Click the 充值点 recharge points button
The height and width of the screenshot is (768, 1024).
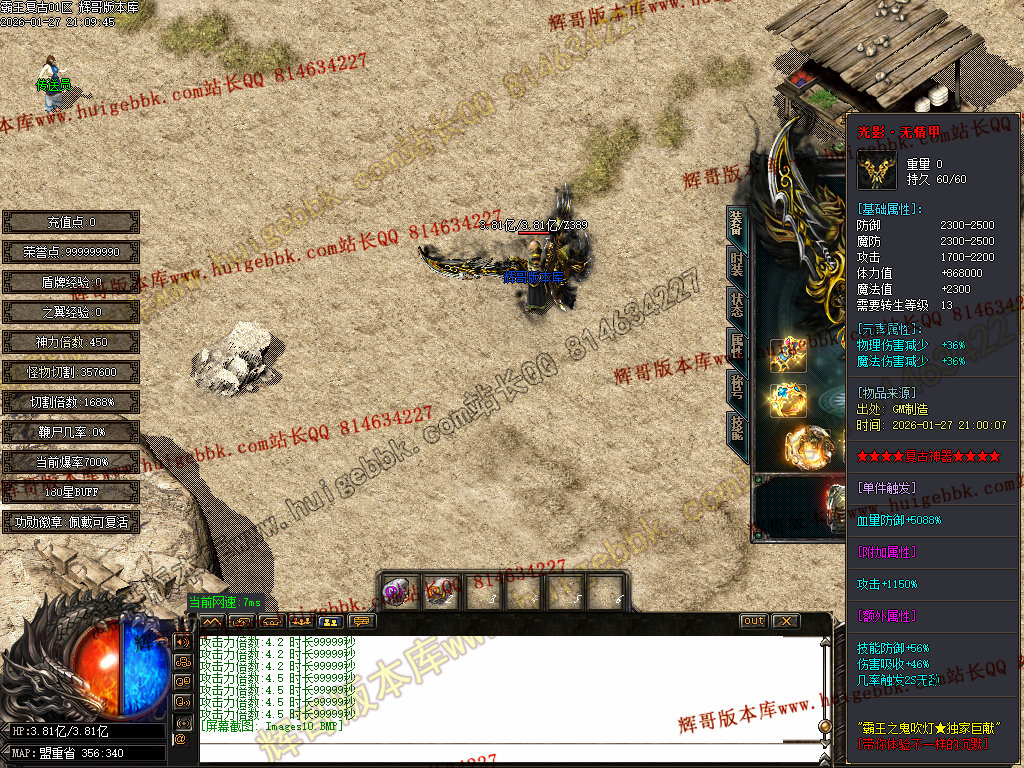[71, 222]
